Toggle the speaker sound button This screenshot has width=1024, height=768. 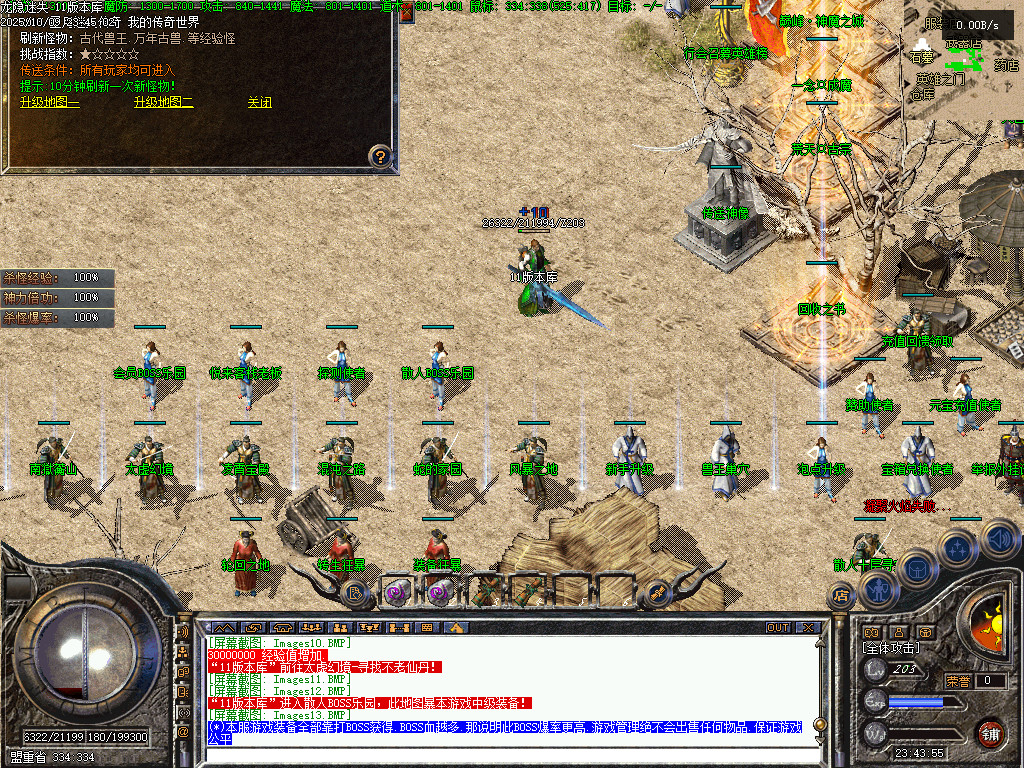coord(999,538)
